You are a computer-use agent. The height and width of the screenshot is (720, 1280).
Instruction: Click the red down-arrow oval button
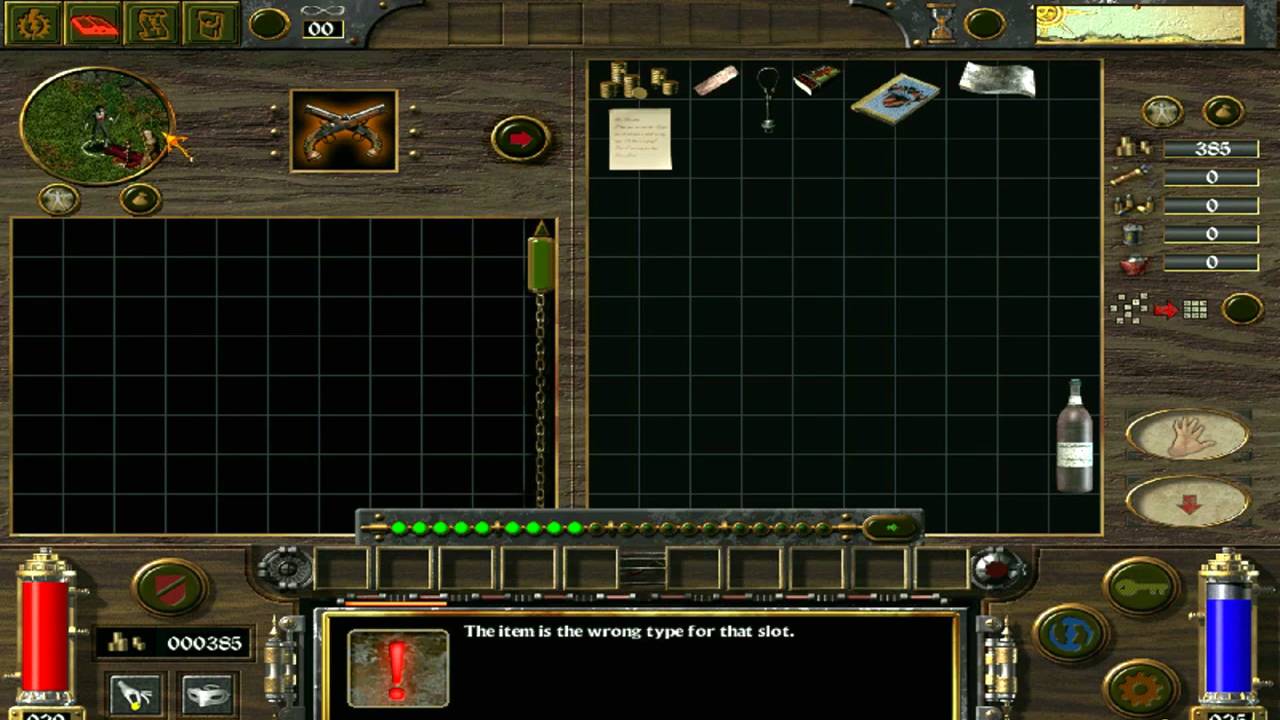point(1187,501)
